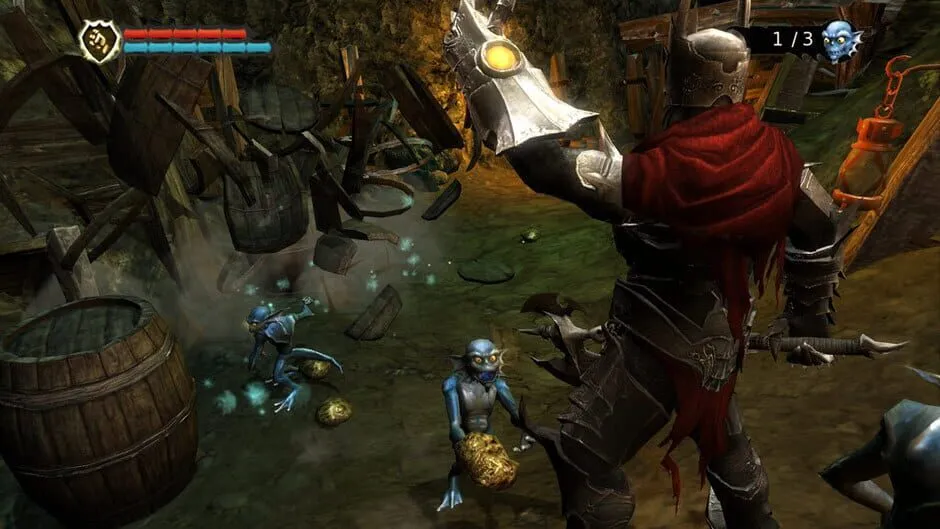
Task: Select the blue minion head icon
Action: click(840, 40)
